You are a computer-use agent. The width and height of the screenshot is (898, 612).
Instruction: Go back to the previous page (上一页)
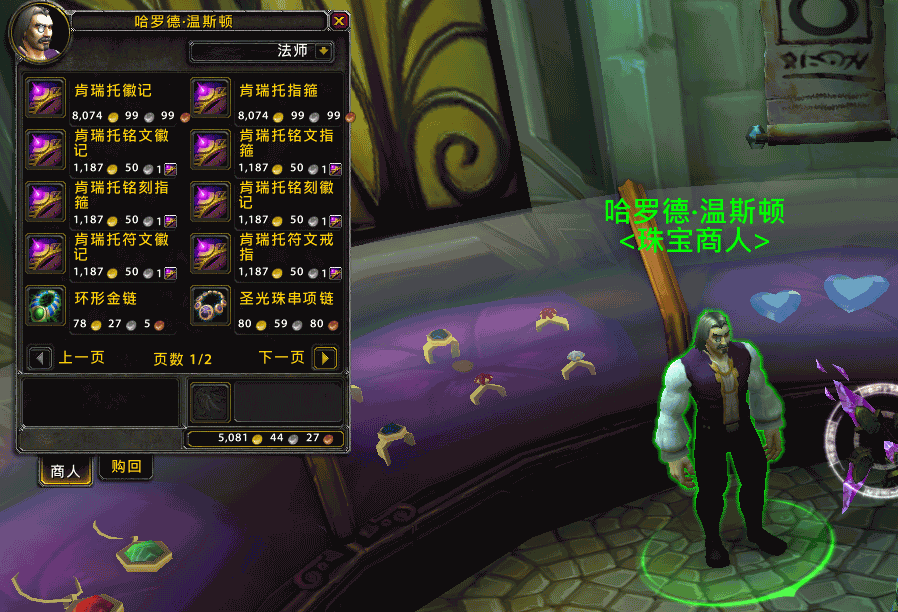pyautogui.click(x=41, y=358)
